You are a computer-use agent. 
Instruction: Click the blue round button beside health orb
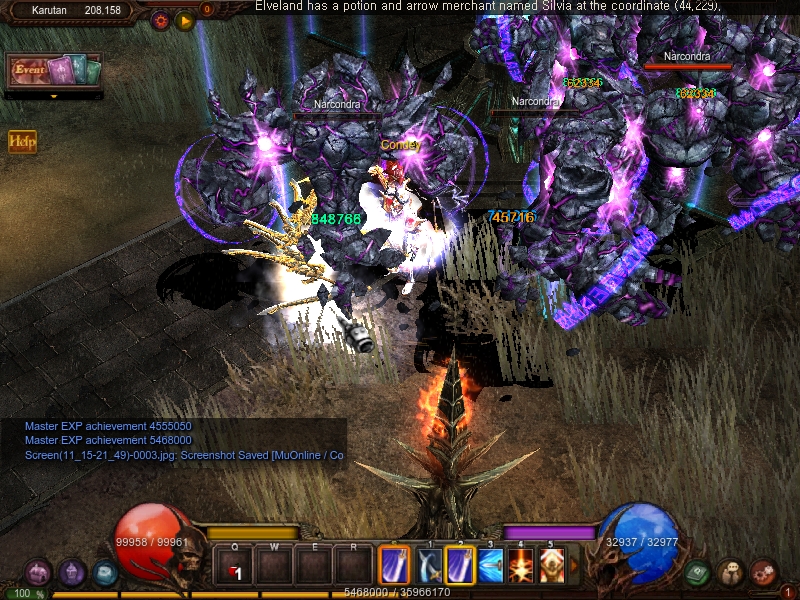pos(104,573)
